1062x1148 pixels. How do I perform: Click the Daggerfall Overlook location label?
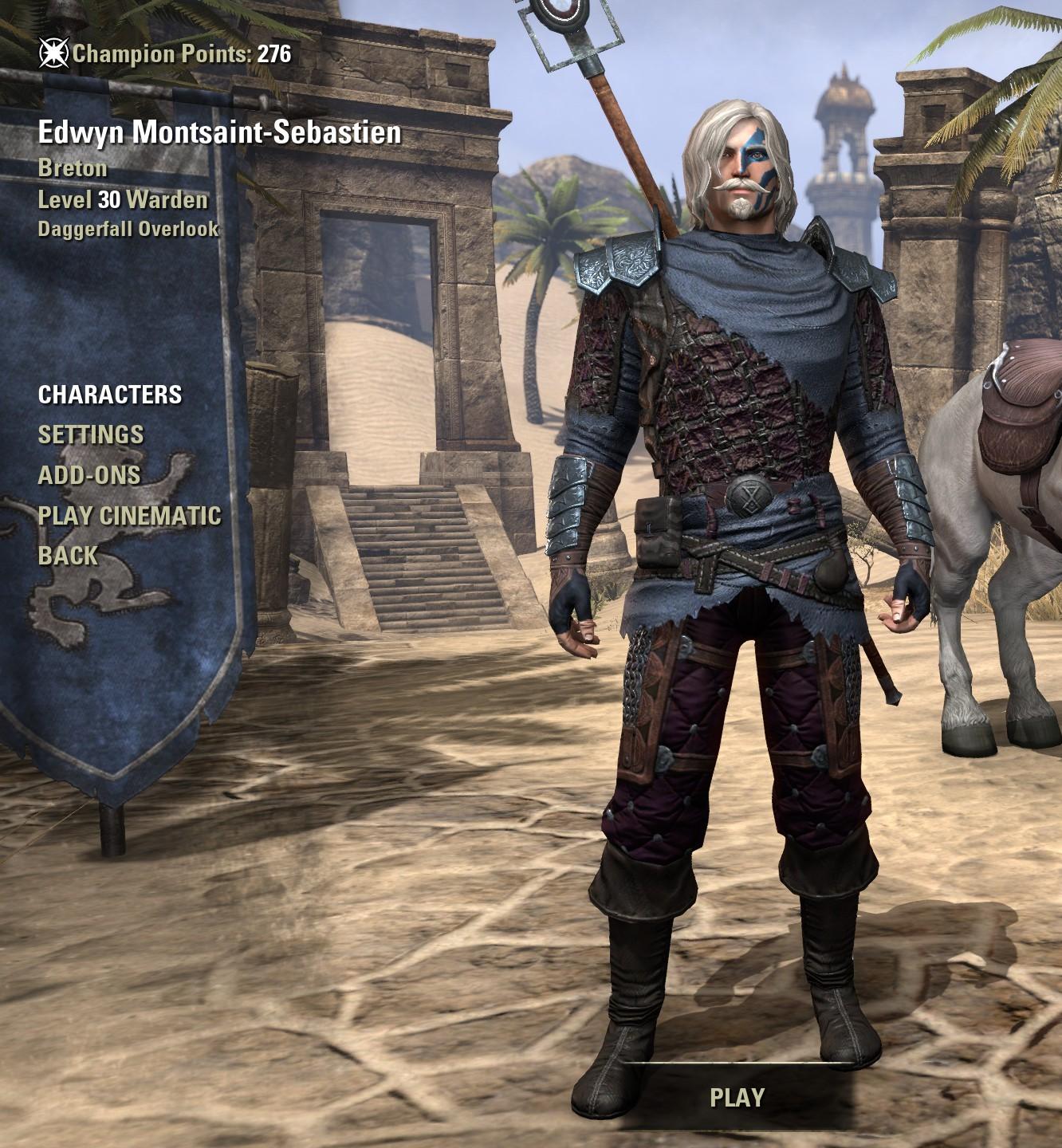pos(128,231)
